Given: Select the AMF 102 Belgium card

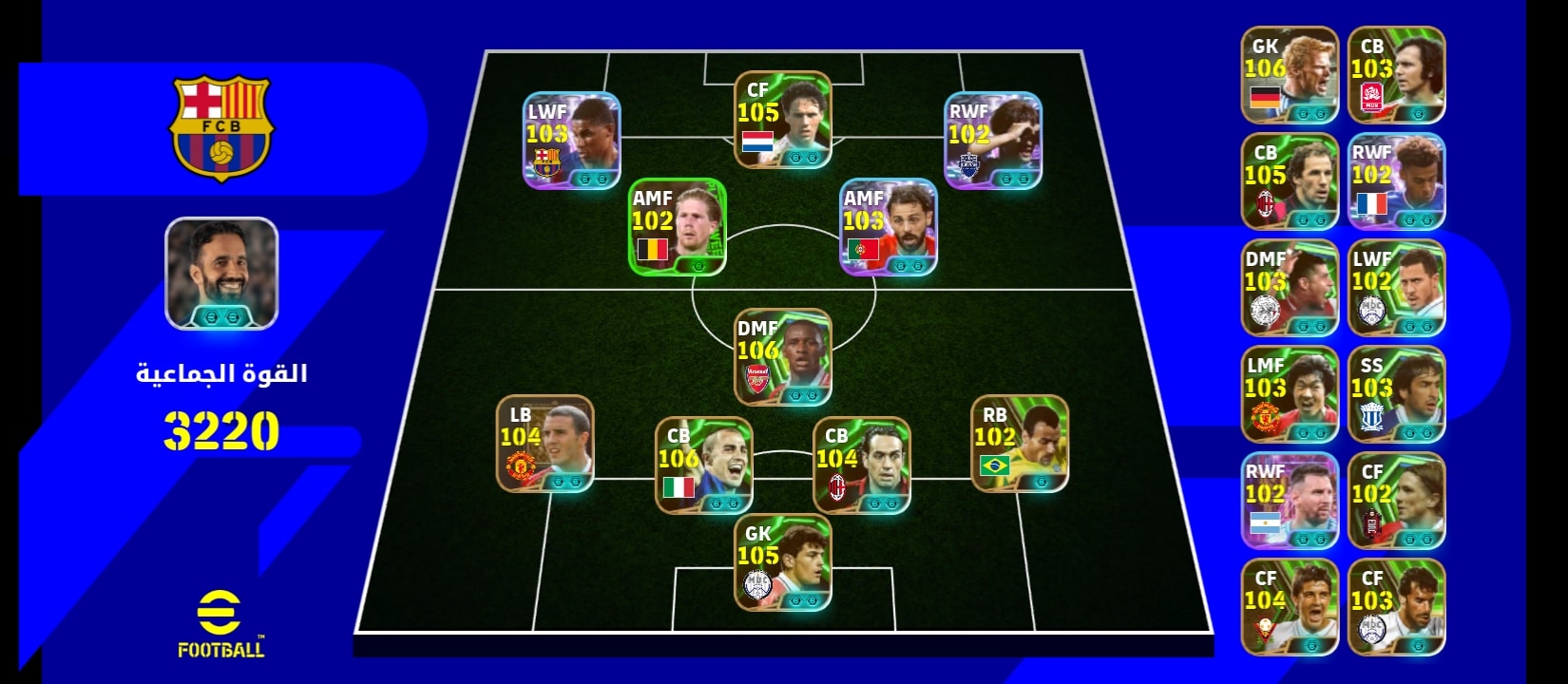Looking at the screenshot, I should pos(678,227).
